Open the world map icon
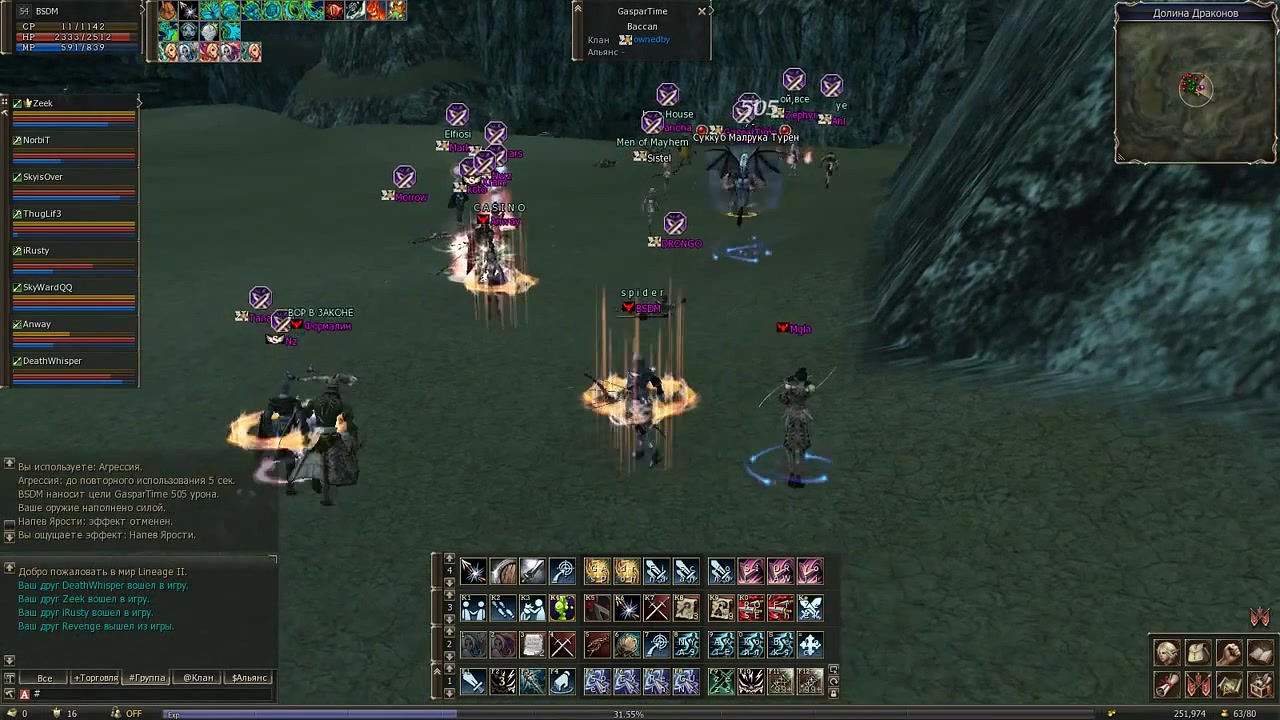This screenshot has height=720, width=1280. coord(1229,685)
